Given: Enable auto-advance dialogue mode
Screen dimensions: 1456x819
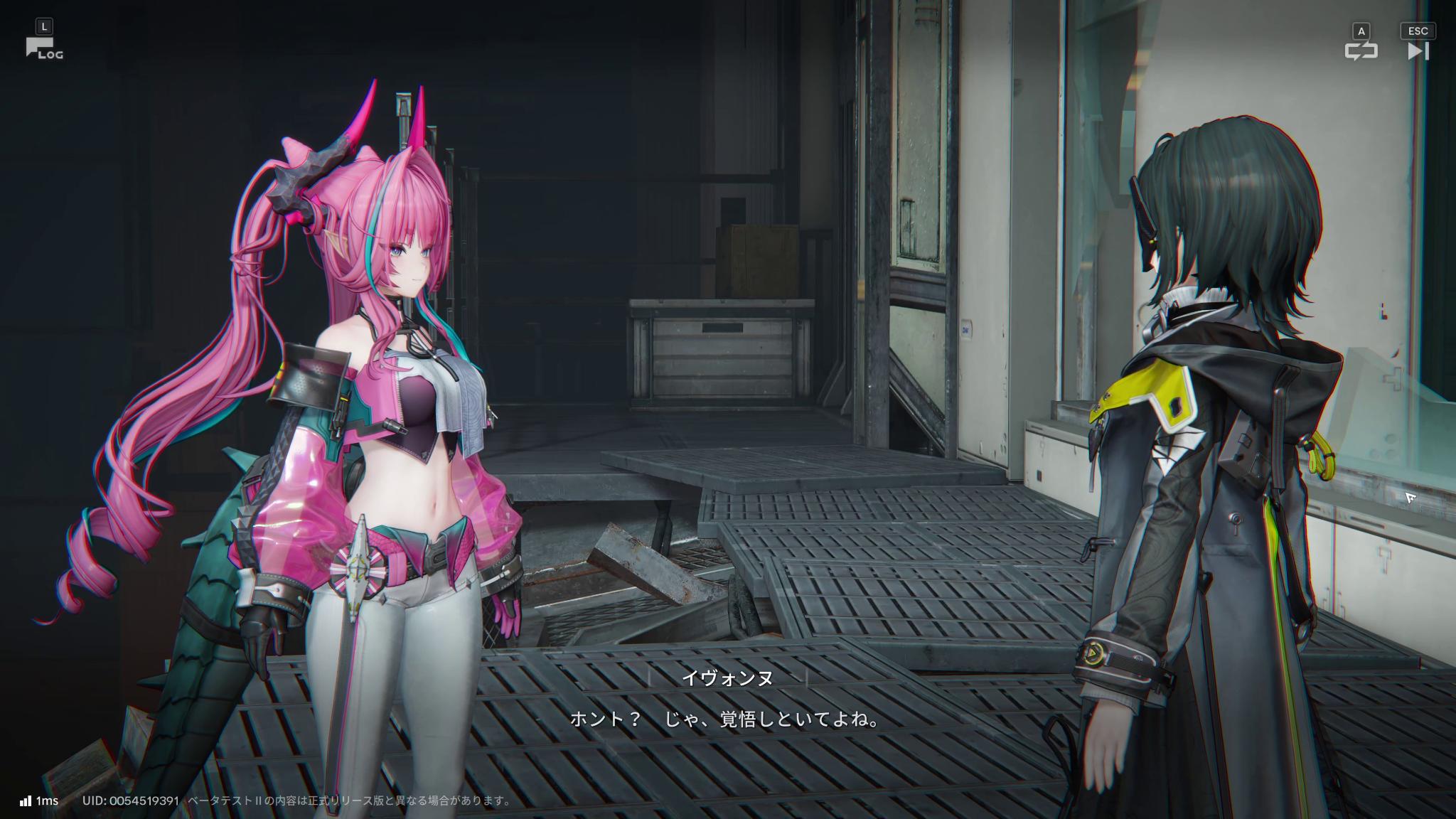Looking at the screenshot, I should (1362, 51).
